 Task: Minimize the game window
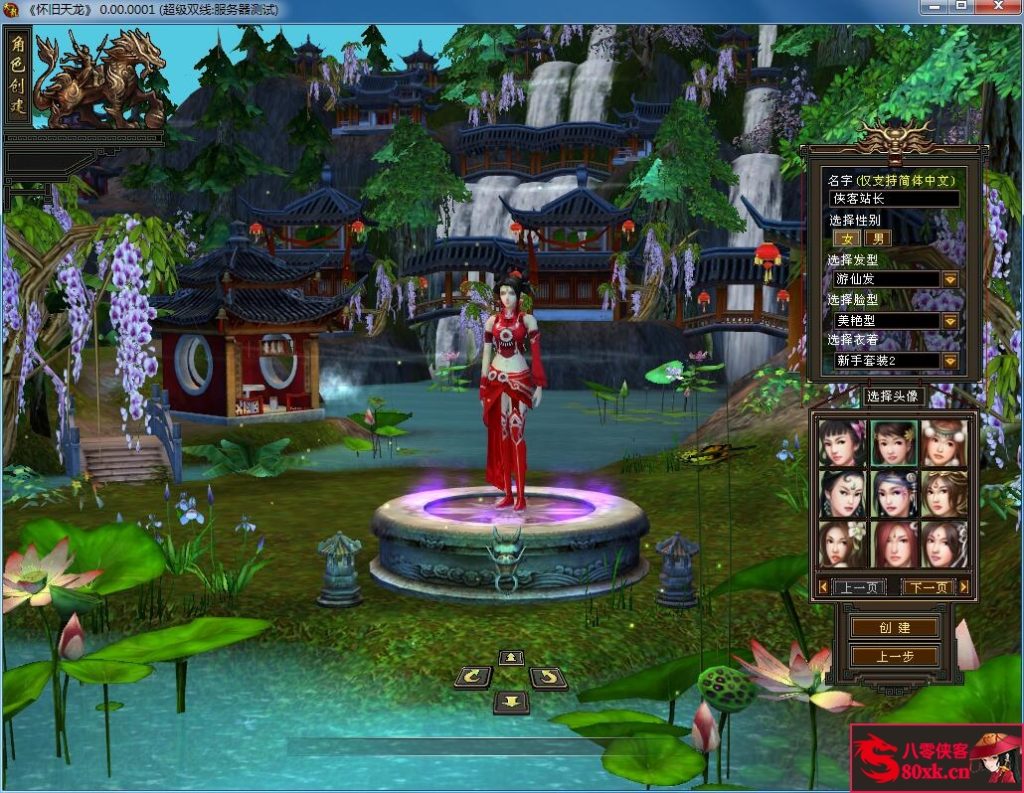[x=936, y=6]
